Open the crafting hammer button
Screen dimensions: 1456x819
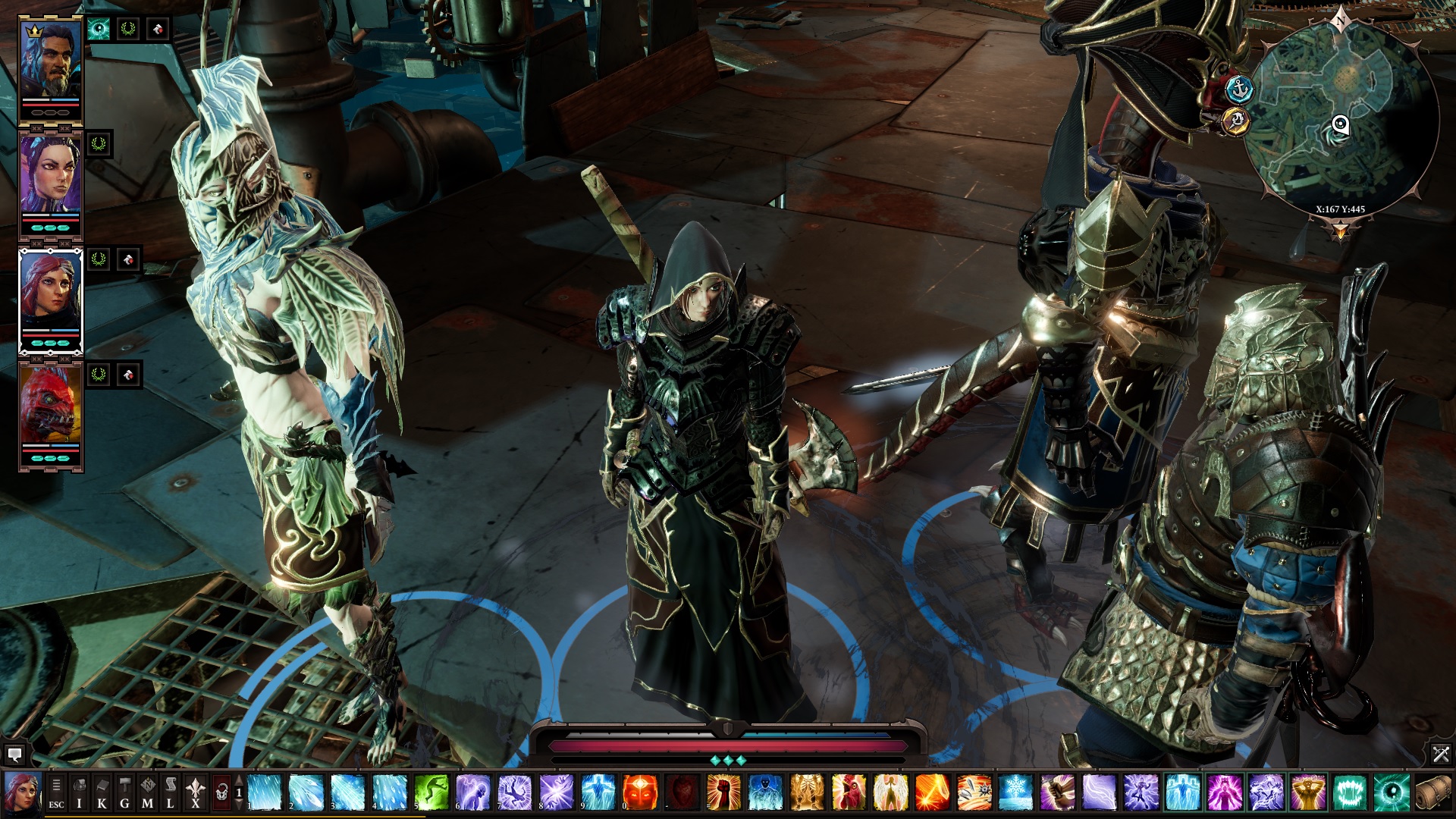(x=124, y=793)
